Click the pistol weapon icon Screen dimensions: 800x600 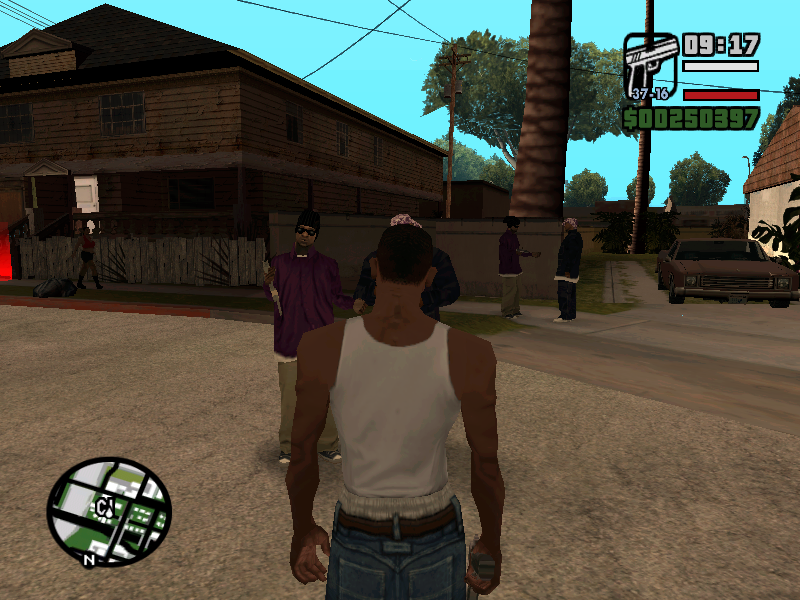click(x=650, y=66)
